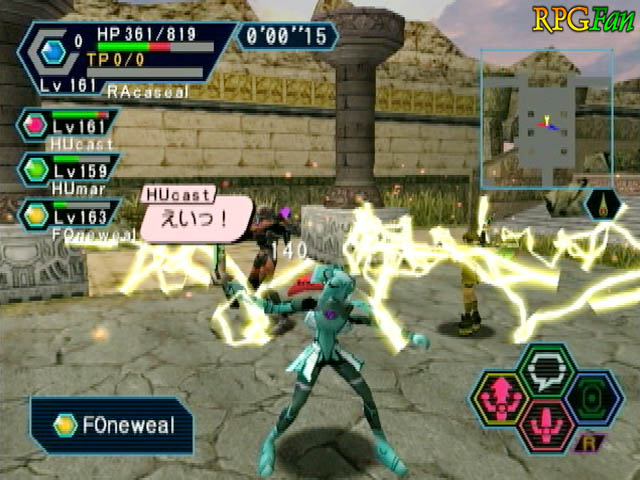640x480 pixels.
Task: Select the Lv 161 HUcast party member panel
Action: (x=68, y=126)
